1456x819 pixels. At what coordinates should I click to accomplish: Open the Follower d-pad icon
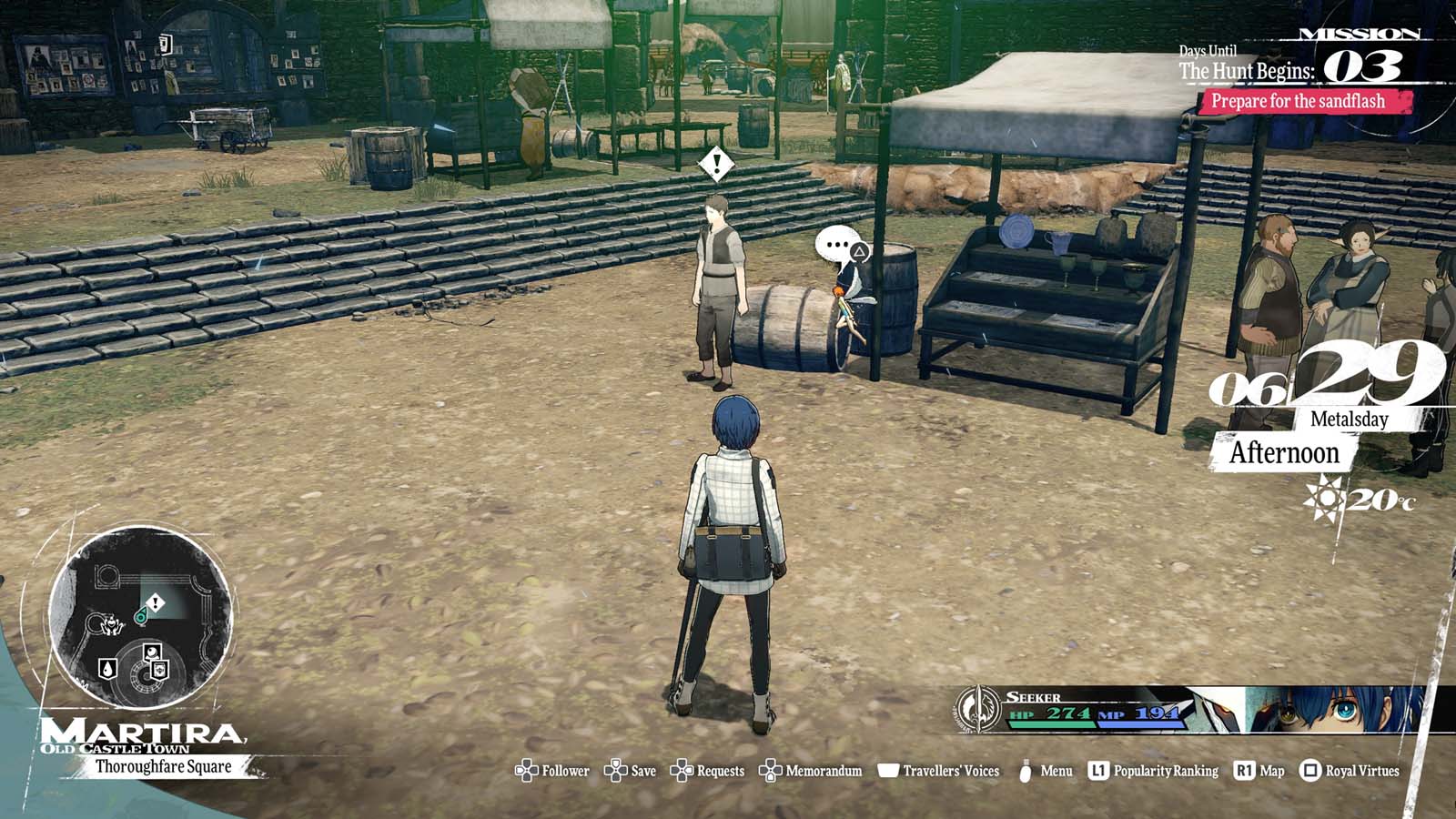[x=525, y=770]
